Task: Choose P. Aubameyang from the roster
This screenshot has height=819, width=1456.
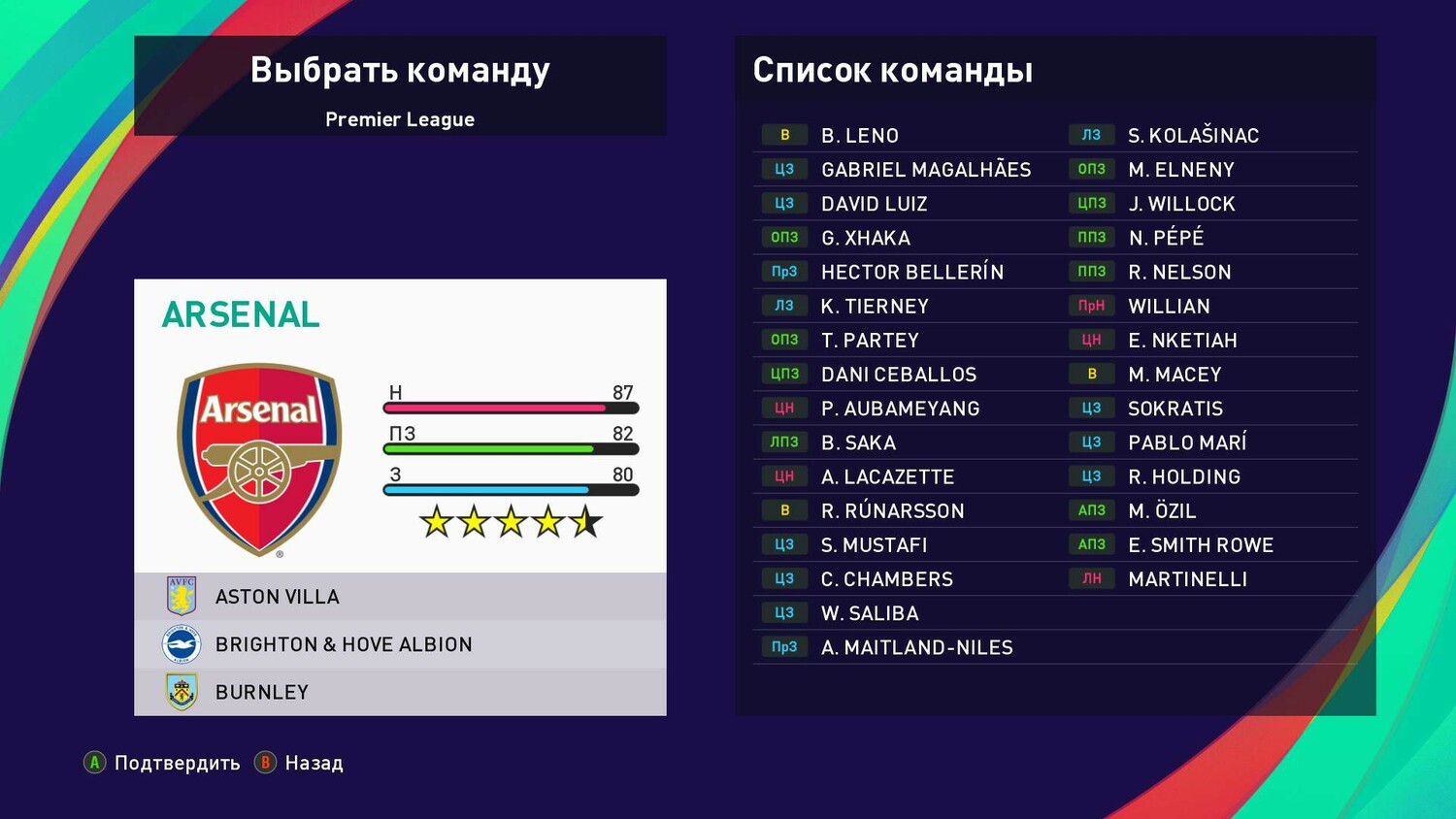Action: 900,409
